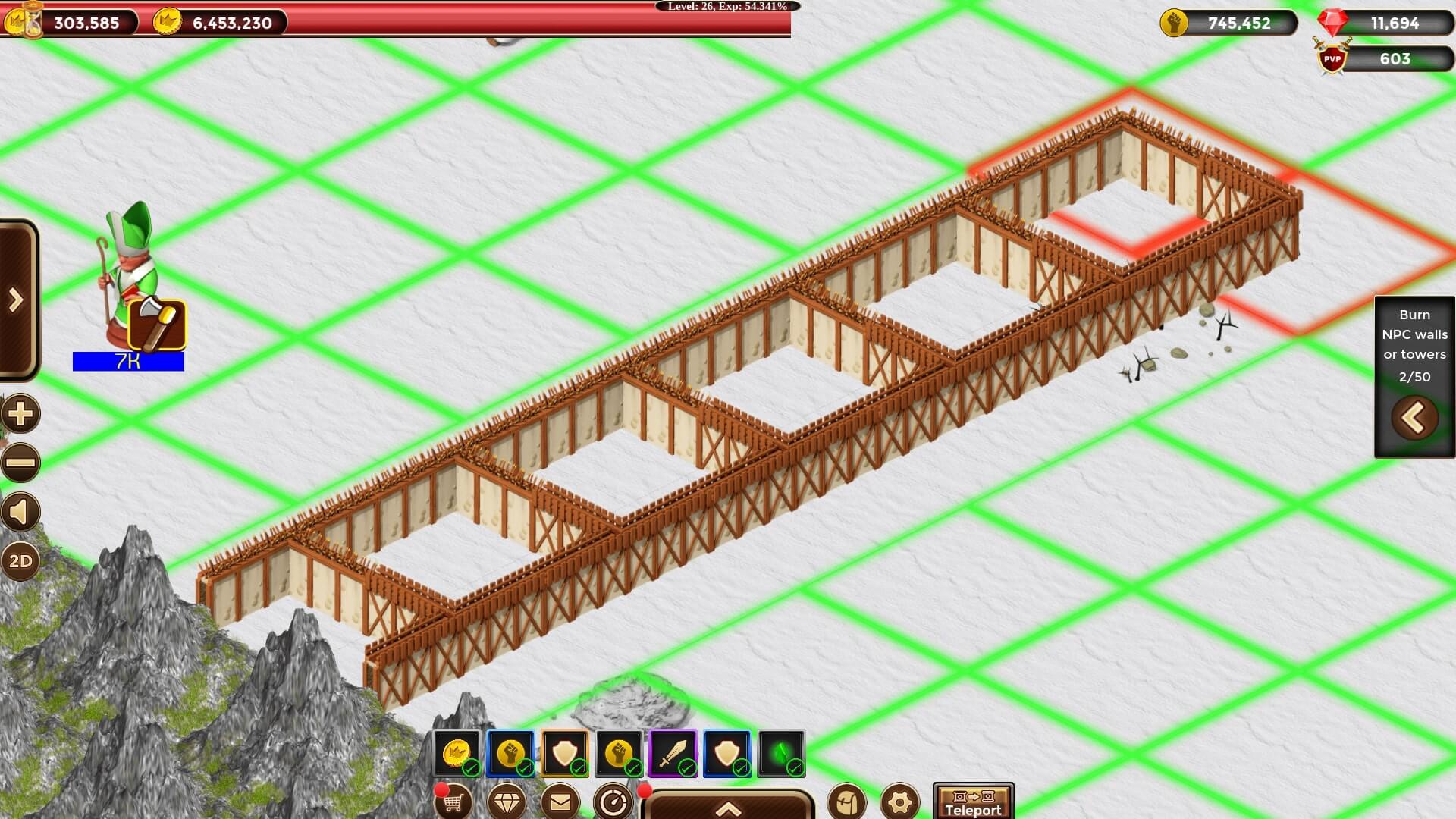Zoom in with the plus button
Screen dimensions: 1456x819
tap(20, 415)
